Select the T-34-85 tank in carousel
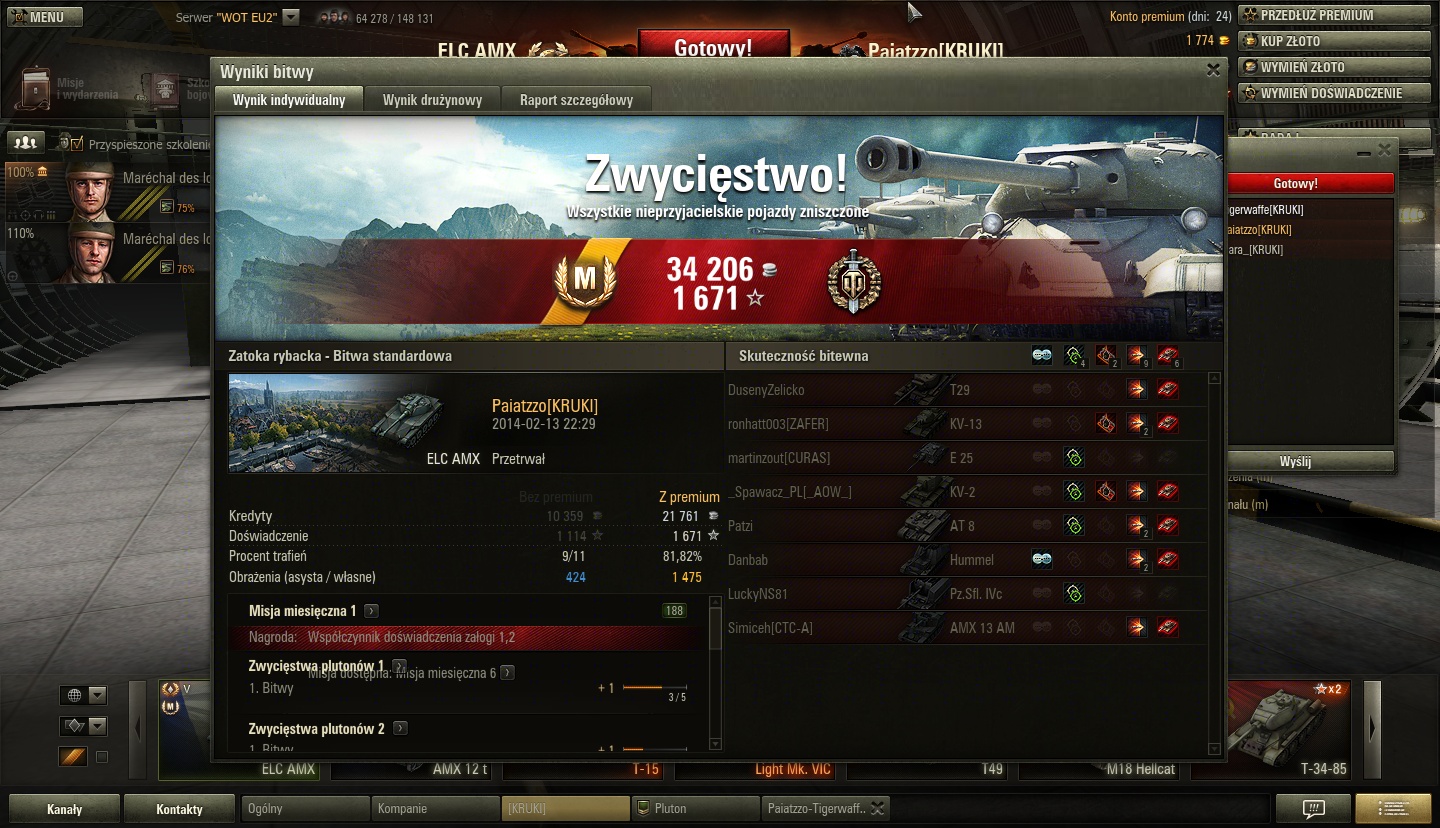1440x828 pixels. [x=1279, y=731]
